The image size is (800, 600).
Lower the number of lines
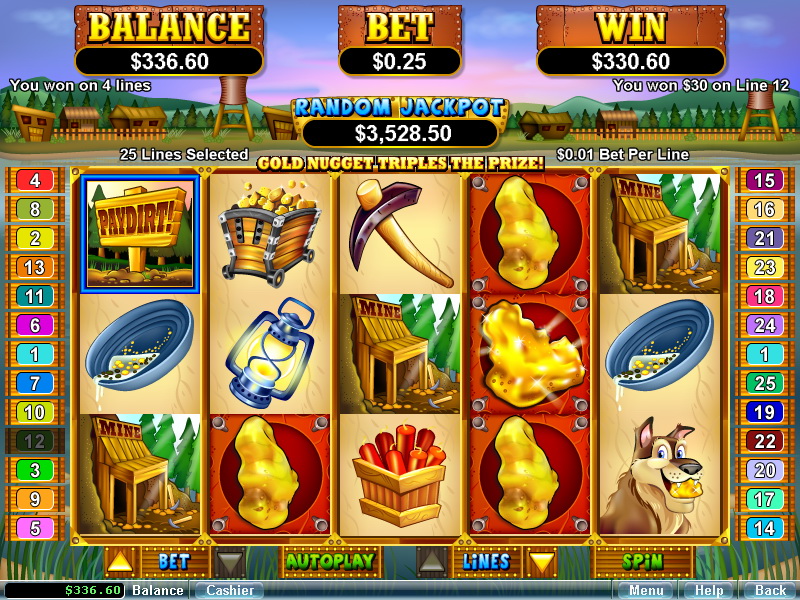click(541, 562)
